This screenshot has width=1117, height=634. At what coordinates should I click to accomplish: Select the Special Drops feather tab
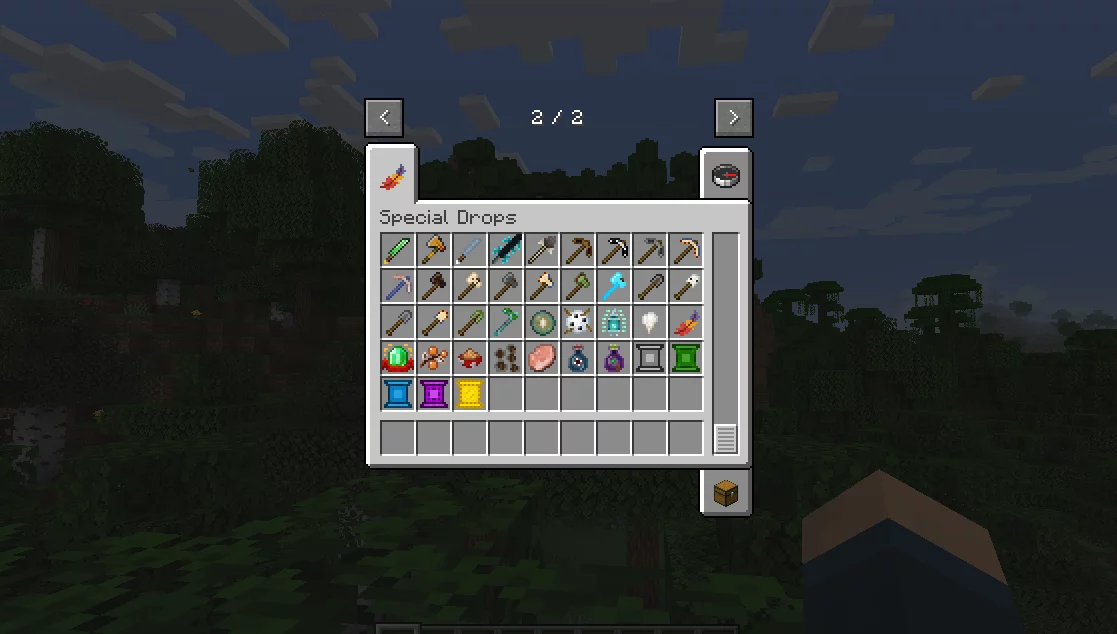[392, 177]
